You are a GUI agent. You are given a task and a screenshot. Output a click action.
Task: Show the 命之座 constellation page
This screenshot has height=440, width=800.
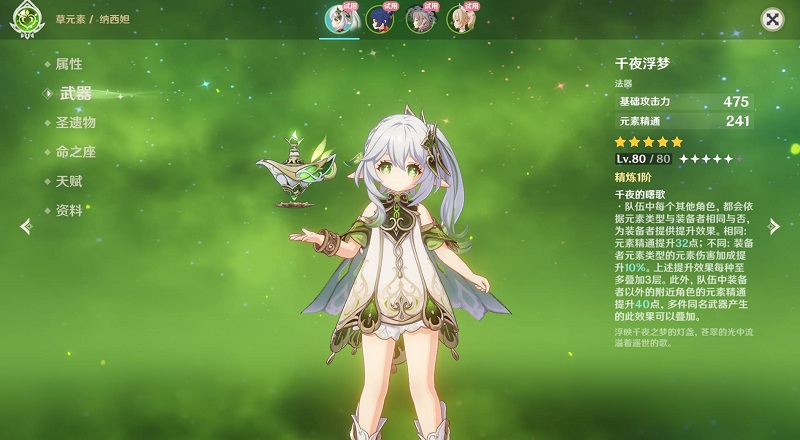(x=75, y=152)
